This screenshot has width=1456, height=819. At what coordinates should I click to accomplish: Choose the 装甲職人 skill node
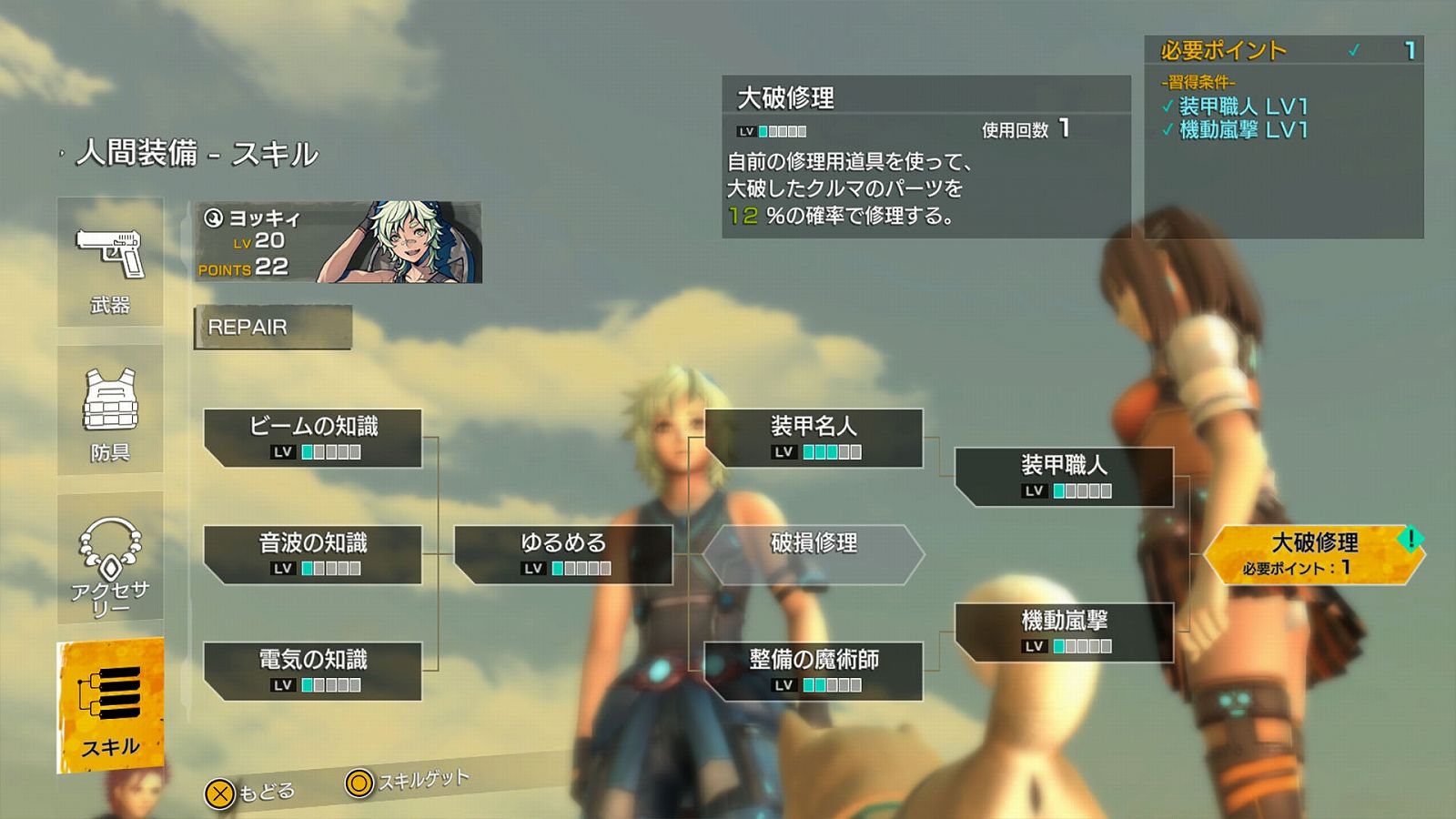point(1064,477)
